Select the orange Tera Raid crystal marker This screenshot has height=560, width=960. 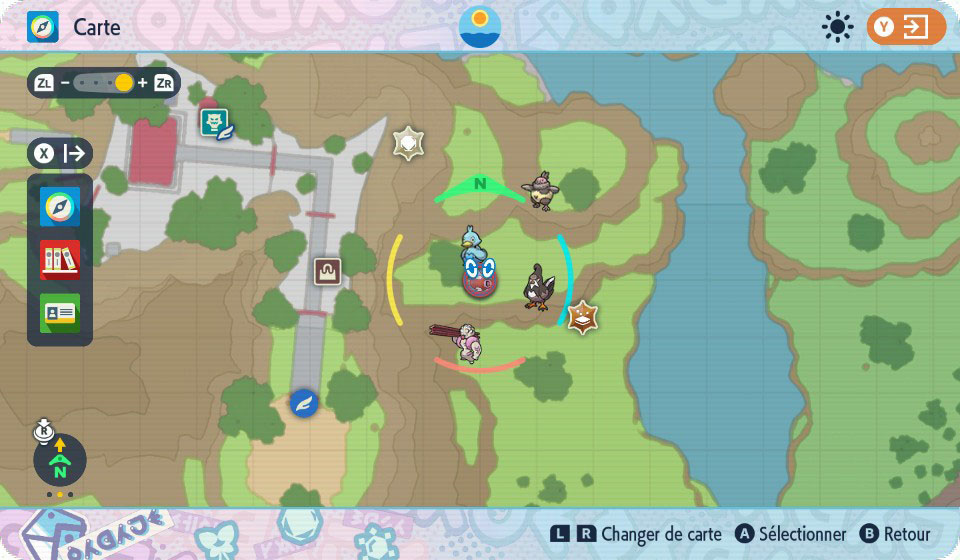(582, 317)
